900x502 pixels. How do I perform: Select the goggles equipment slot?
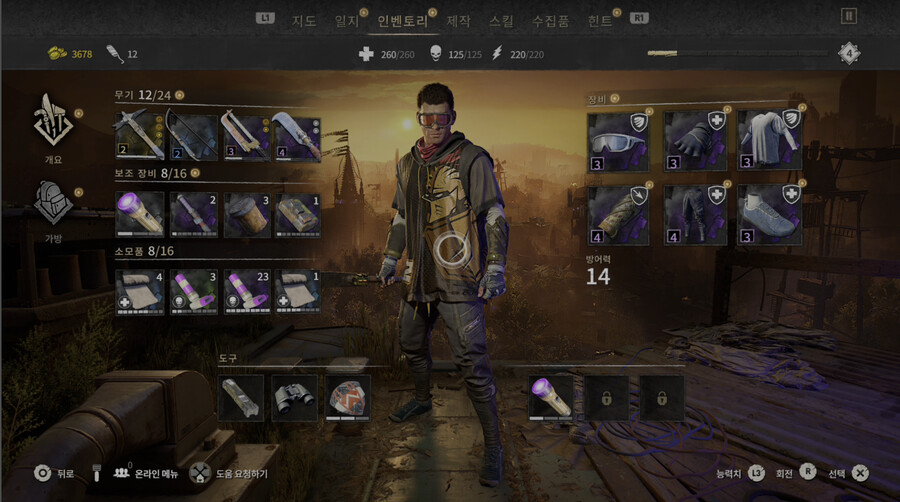618,141
